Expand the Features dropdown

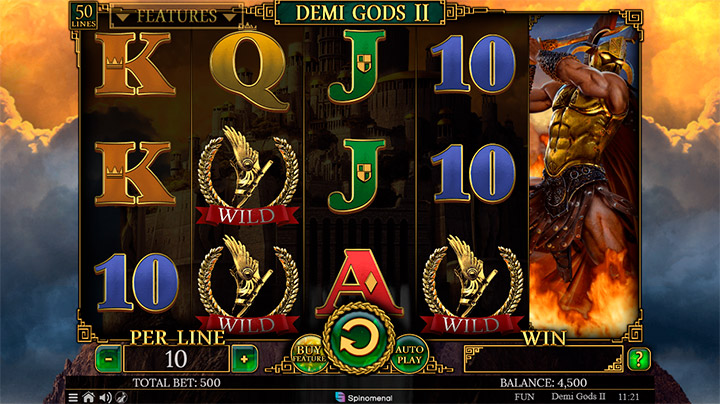(x=176, y=16)
